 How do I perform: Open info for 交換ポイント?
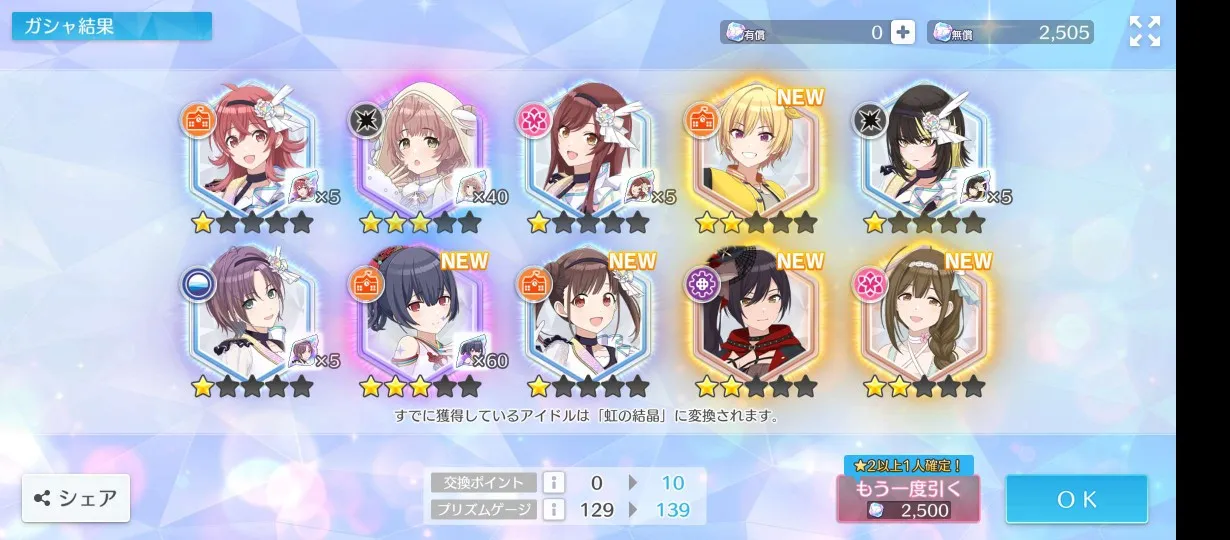coord(553,482)
